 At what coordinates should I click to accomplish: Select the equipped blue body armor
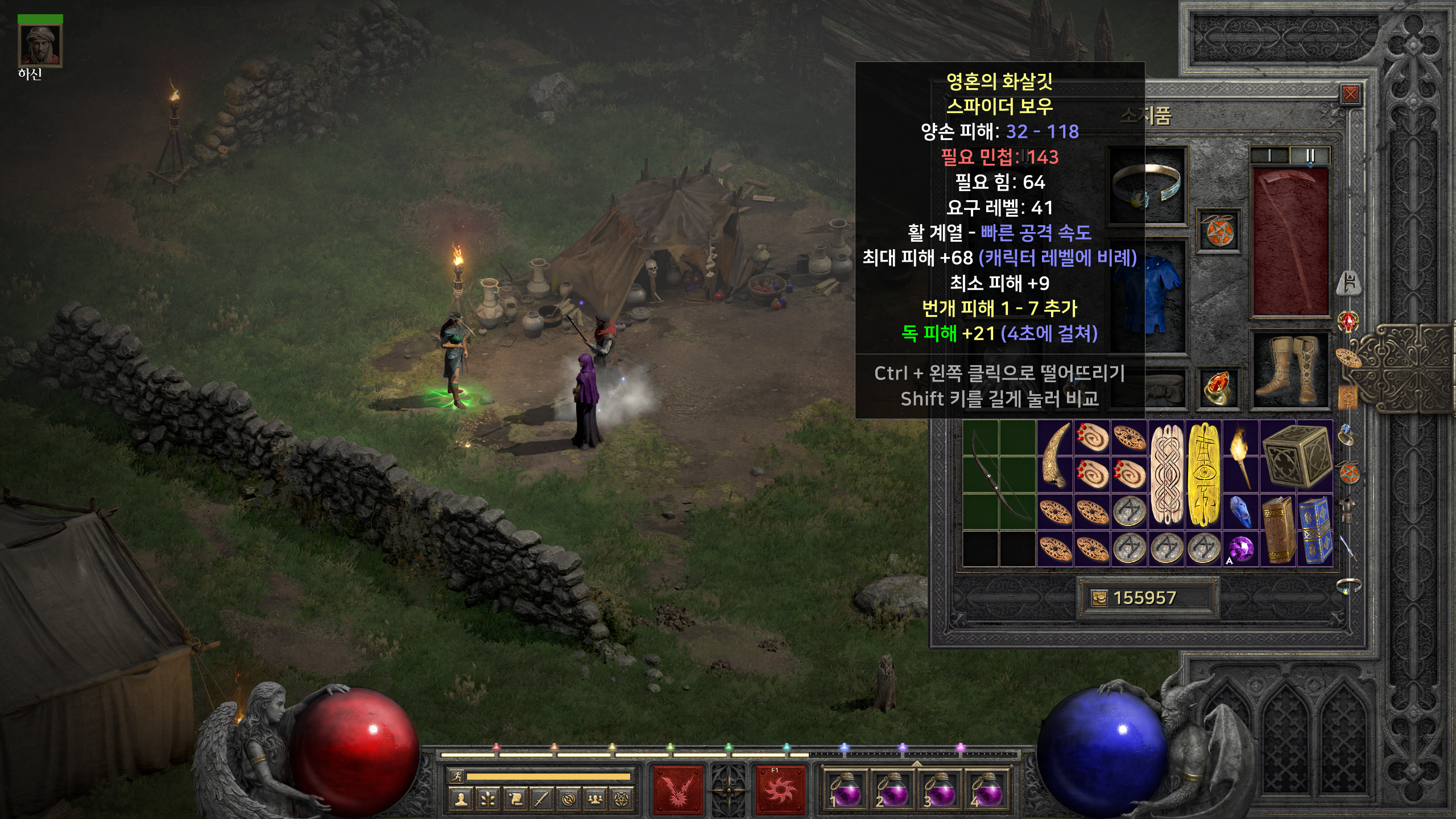(x=1146, y=296)
